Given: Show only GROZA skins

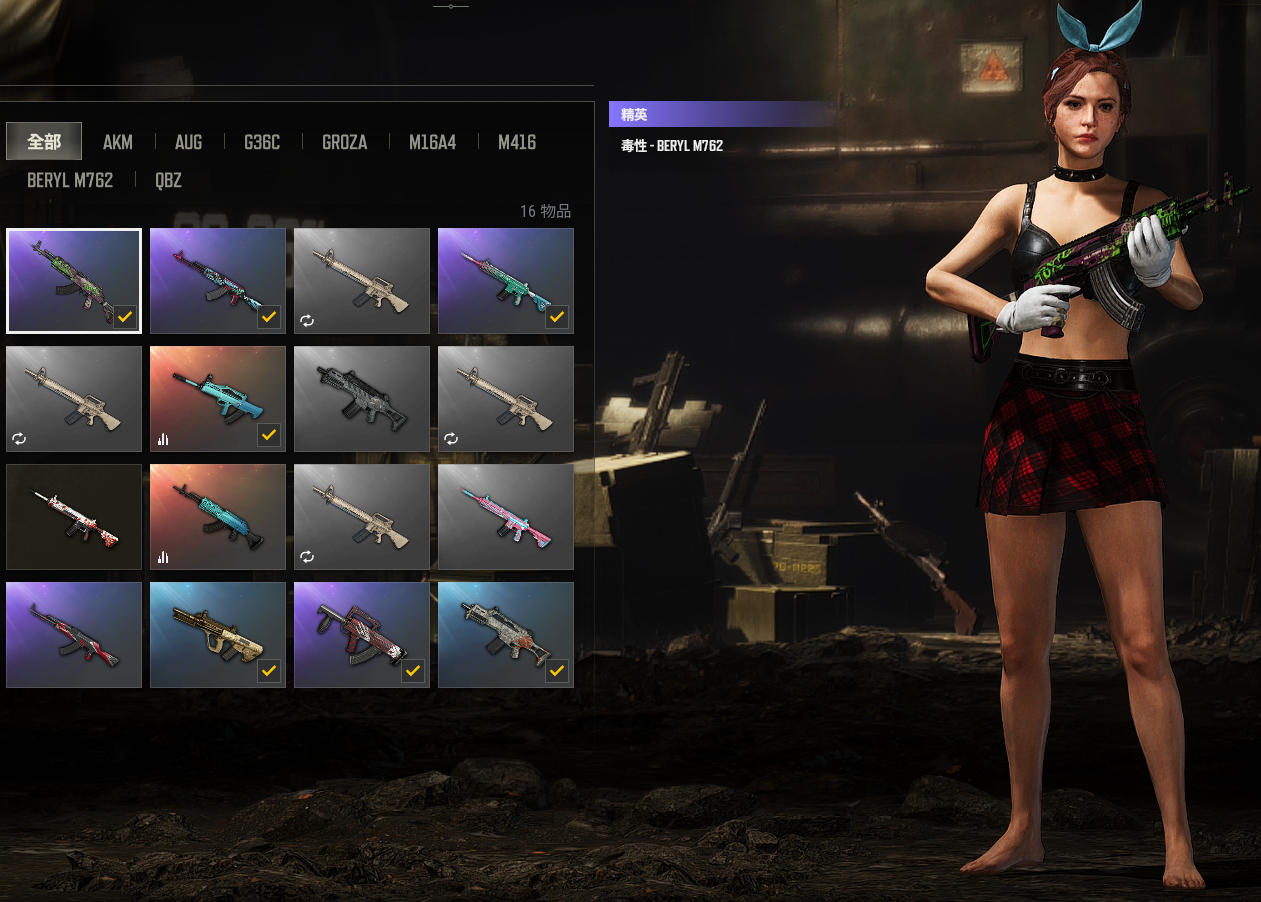Looking at the screenshot, I should pos(344,142).
